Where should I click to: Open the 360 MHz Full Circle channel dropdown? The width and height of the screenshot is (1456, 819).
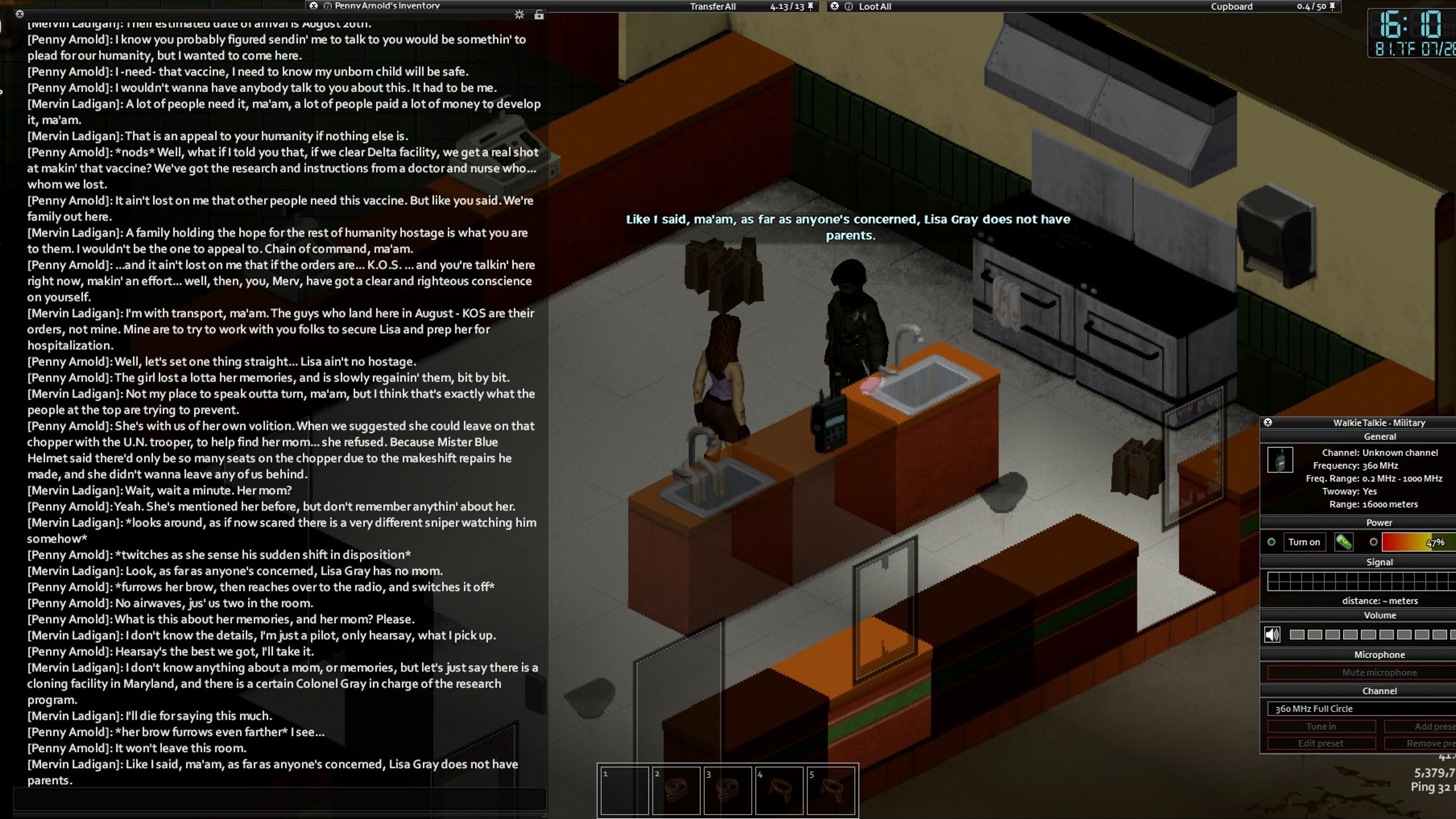[1361, 709]
